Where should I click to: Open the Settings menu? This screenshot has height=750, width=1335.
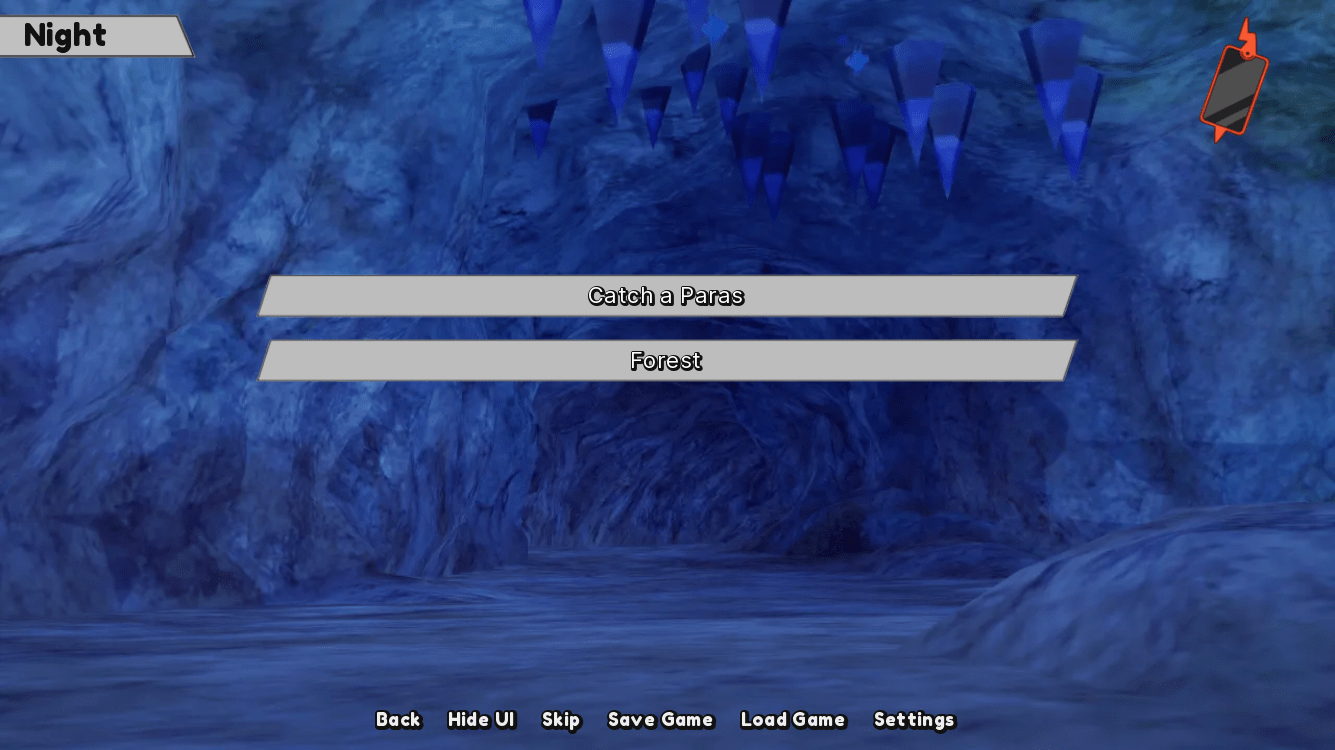coord(914,720)
